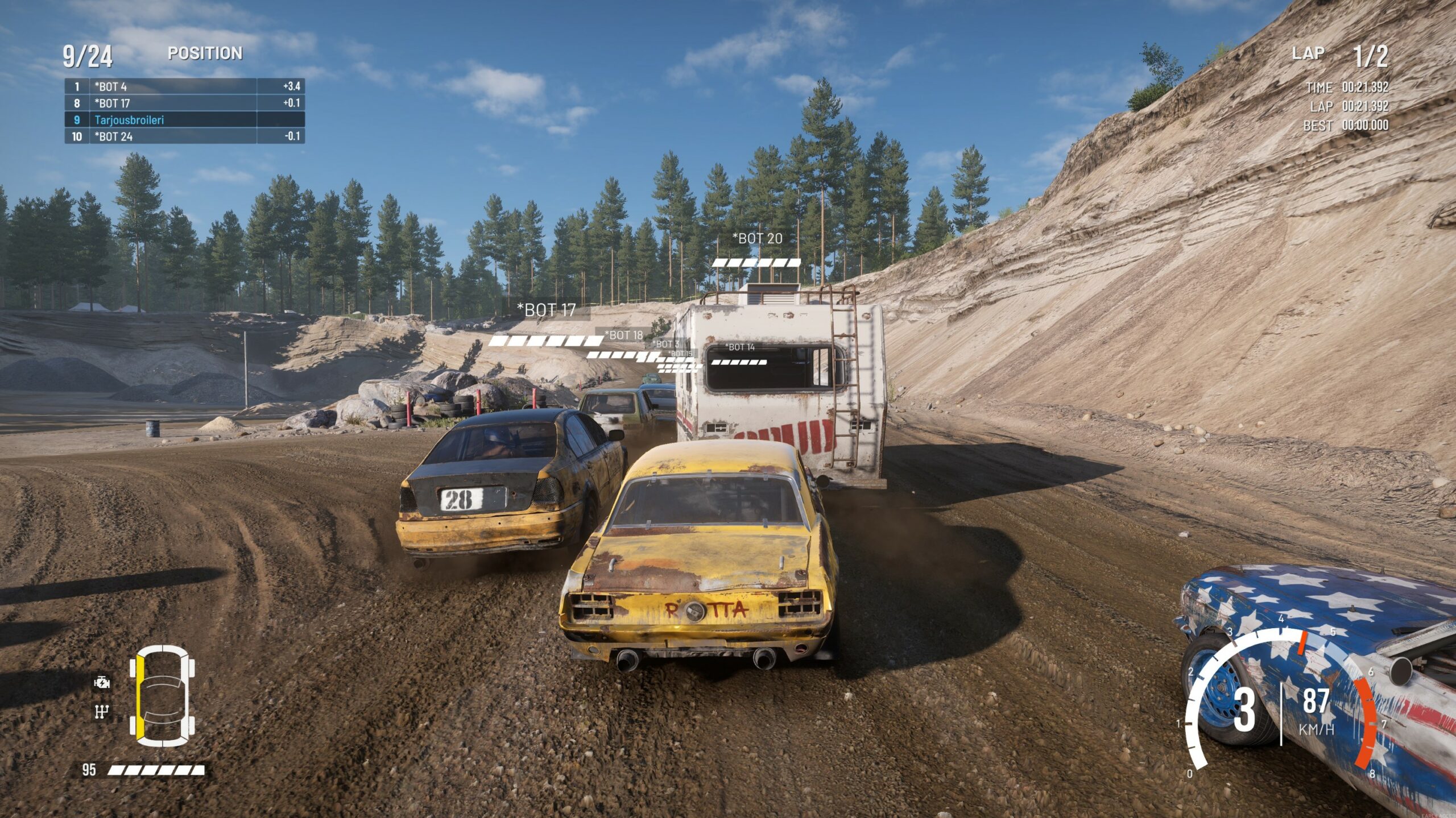Image resolution: width=1456 pixels, height=818 pixels.
Task: Select the *BOT 24 standings row
Action: 184,136
